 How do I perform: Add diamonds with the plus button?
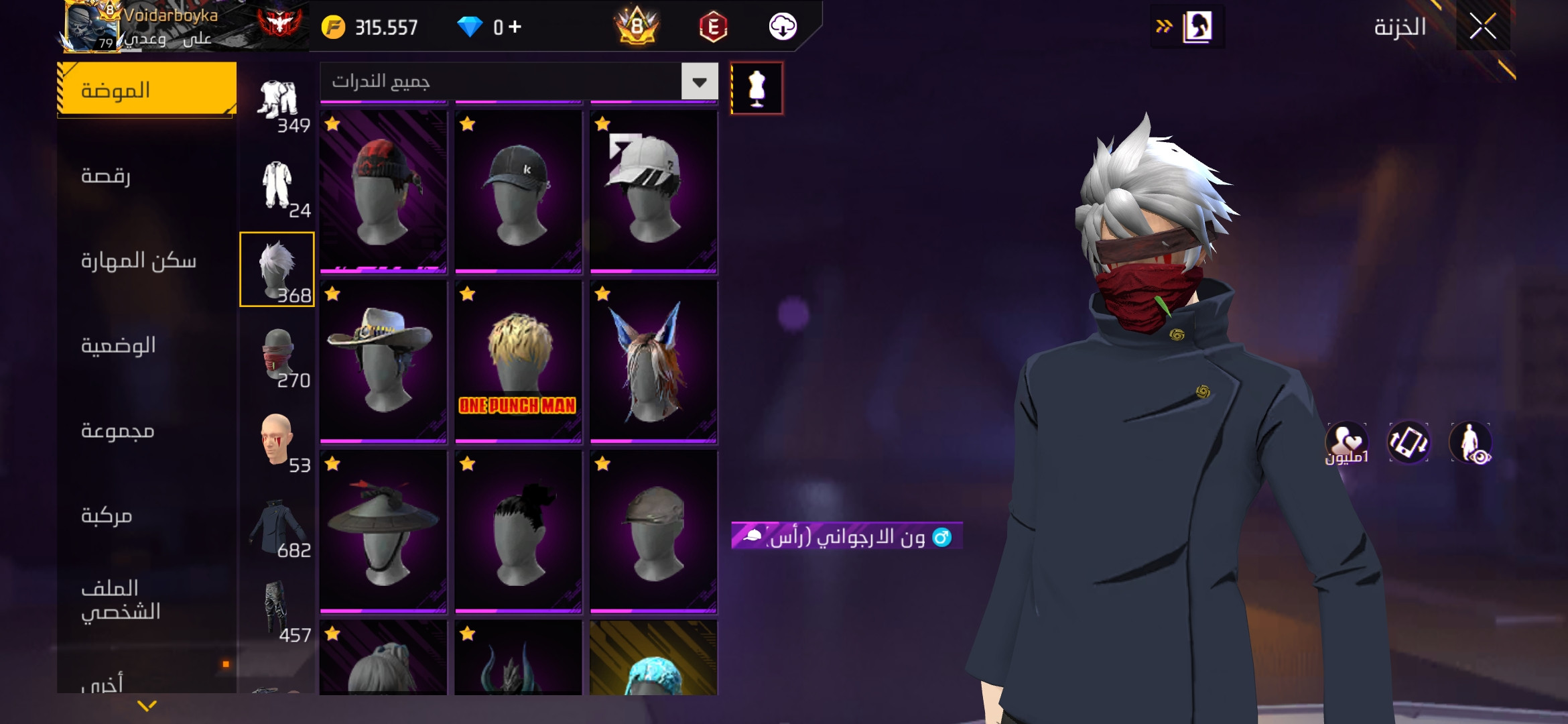point(515,27)
